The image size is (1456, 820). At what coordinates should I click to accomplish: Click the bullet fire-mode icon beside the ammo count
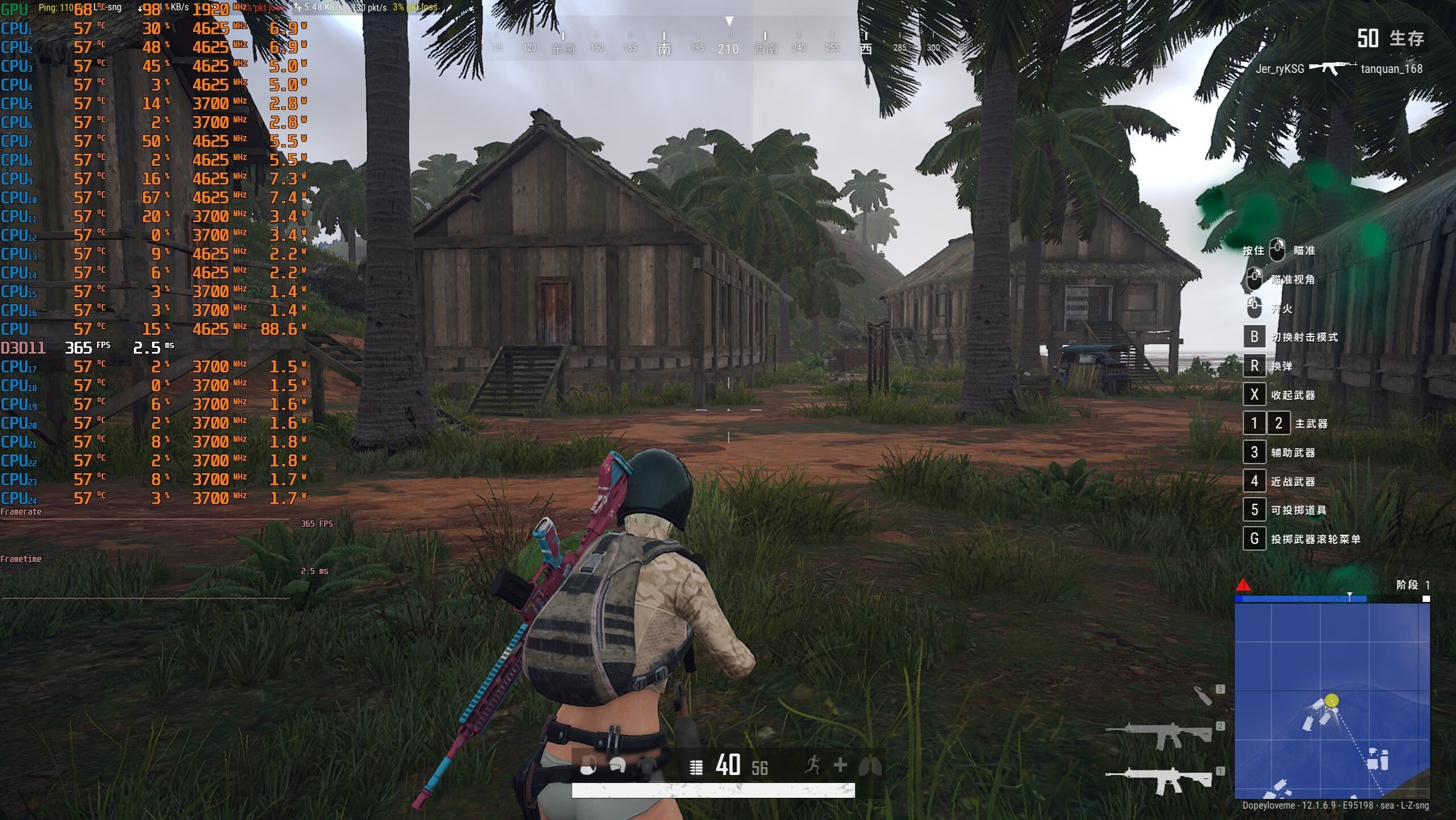click(x=696, y=767)
